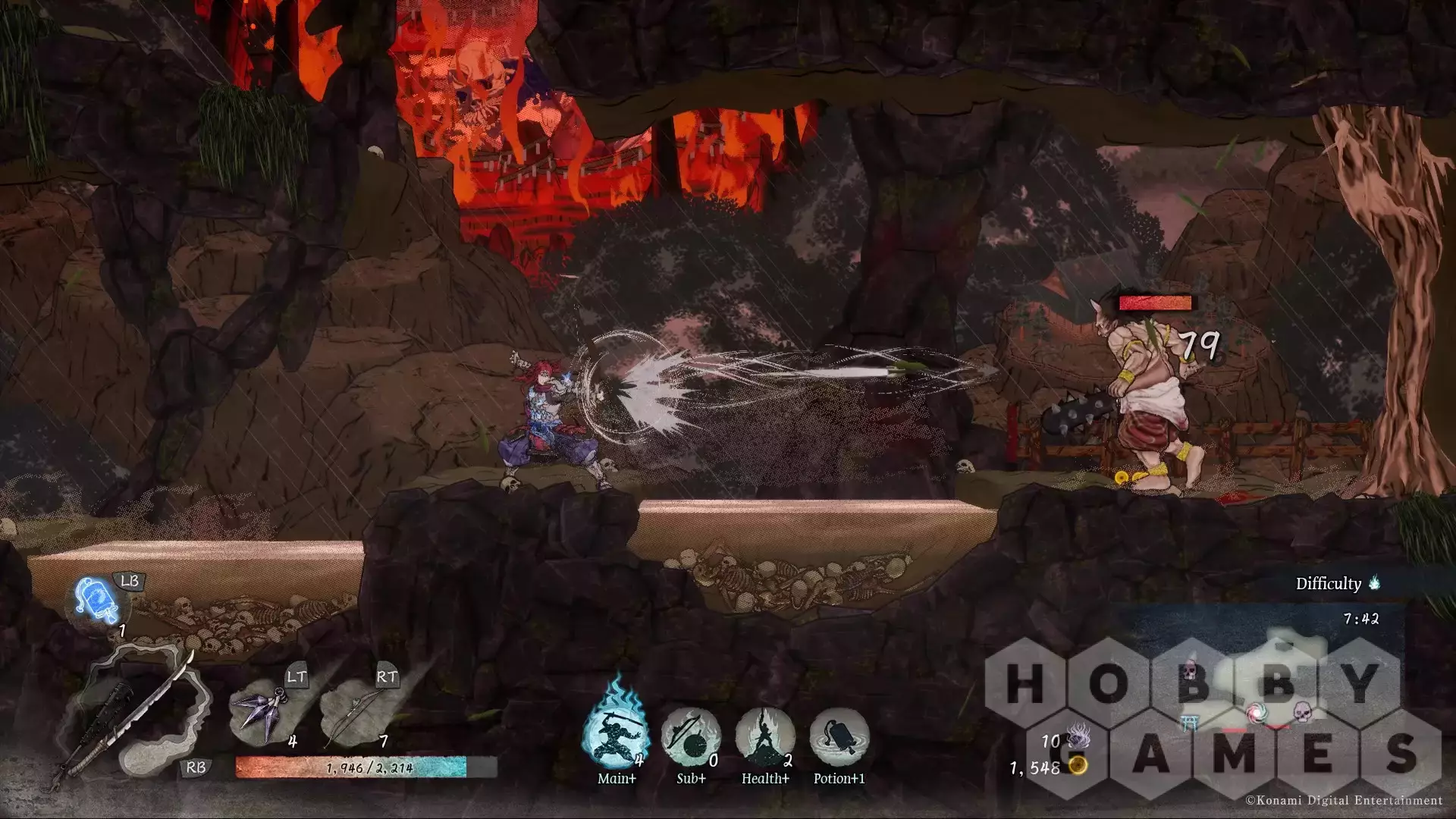Activate the Potion+1 upgrade icon
The width and height of the screenshot is (1456, 819).
point(839,736)
